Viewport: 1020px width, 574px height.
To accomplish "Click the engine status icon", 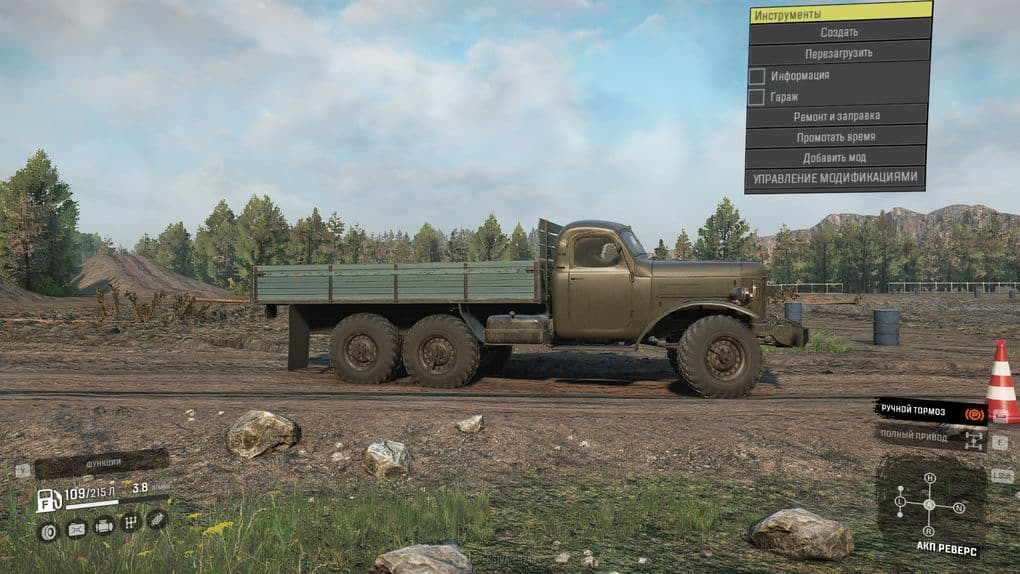I will click(103, 525).
